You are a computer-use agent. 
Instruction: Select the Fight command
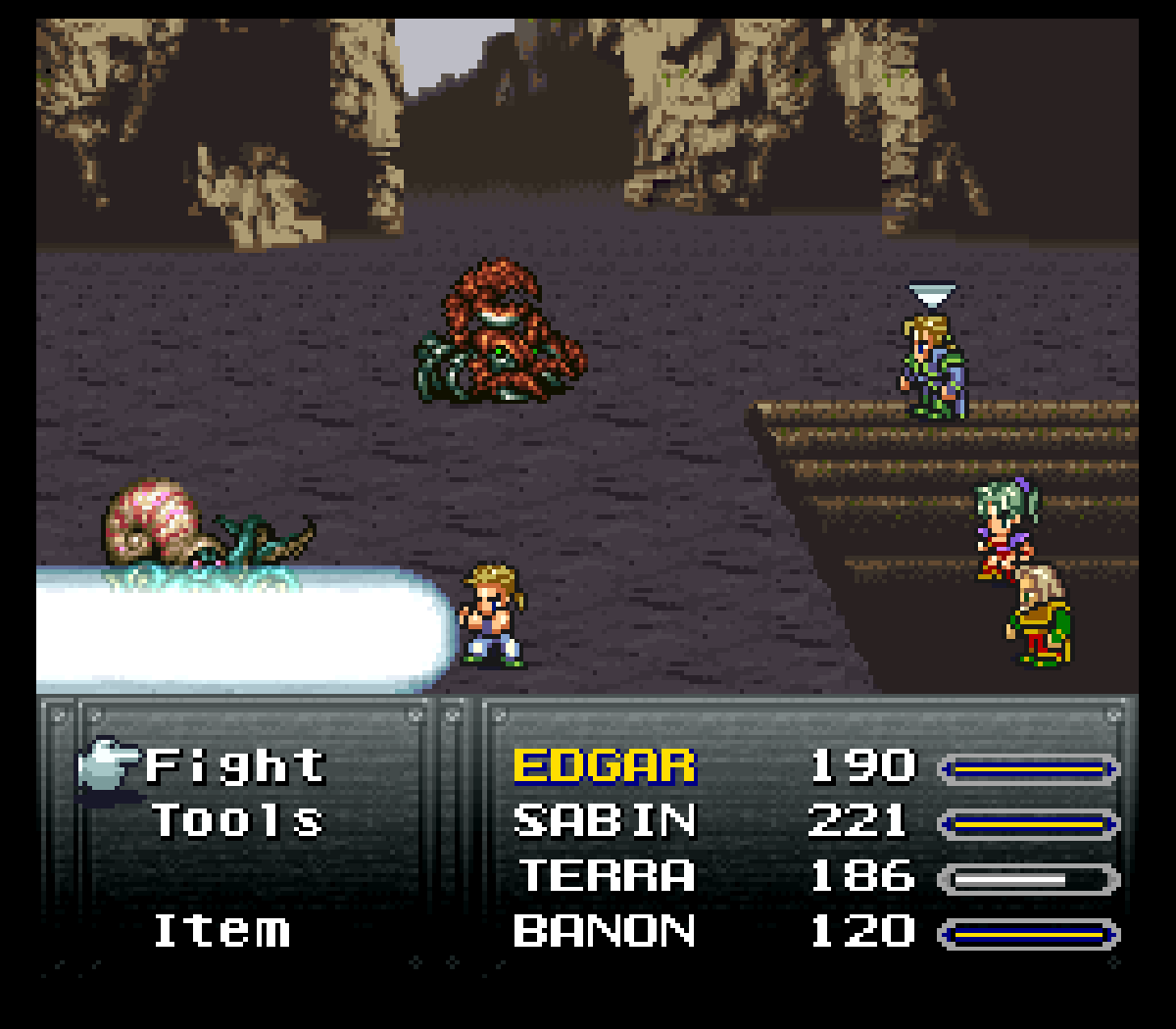[235, 766]
